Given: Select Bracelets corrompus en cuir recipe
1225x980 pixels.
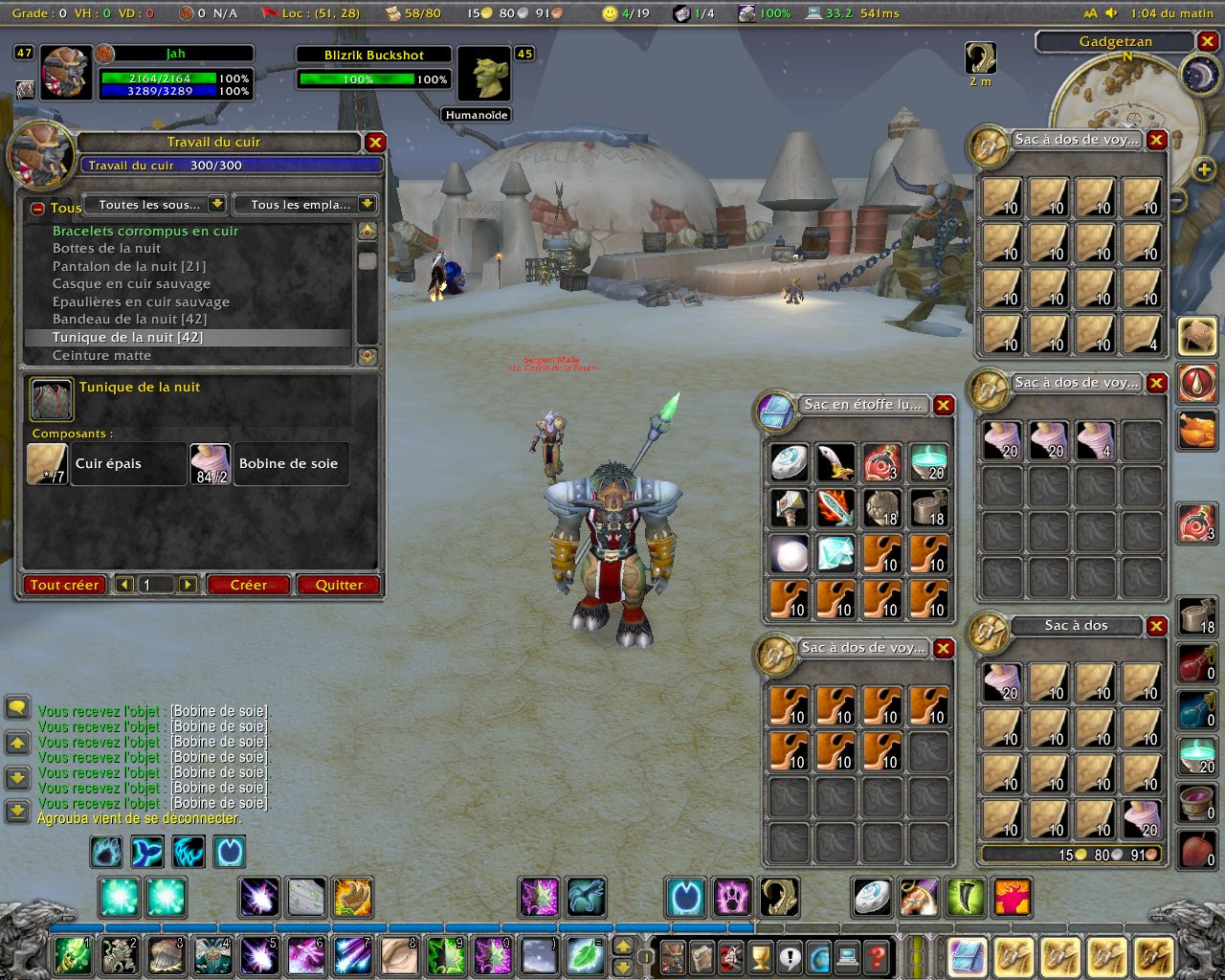Looking at the screenshot, I should [145, 231].
